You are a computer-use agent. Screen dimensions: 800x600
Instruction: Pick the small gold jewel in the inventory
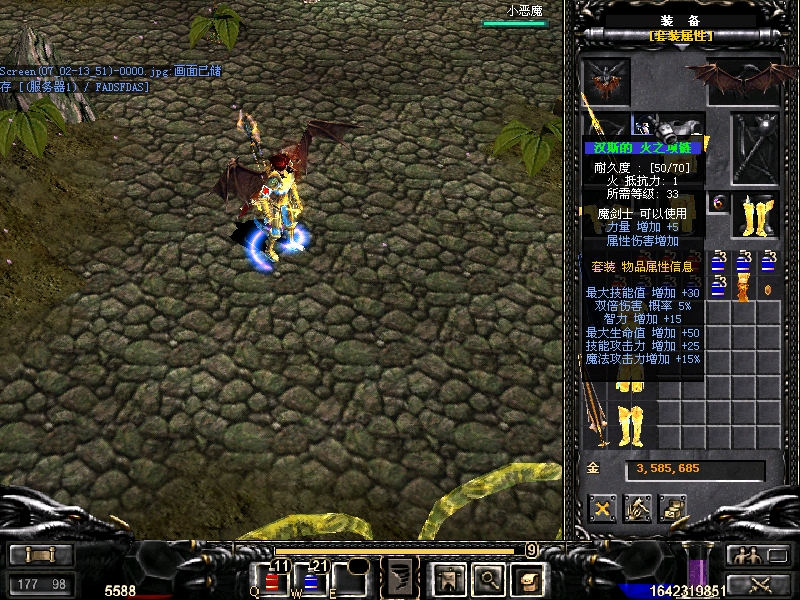pyautogui.click(x=767, y=290)
